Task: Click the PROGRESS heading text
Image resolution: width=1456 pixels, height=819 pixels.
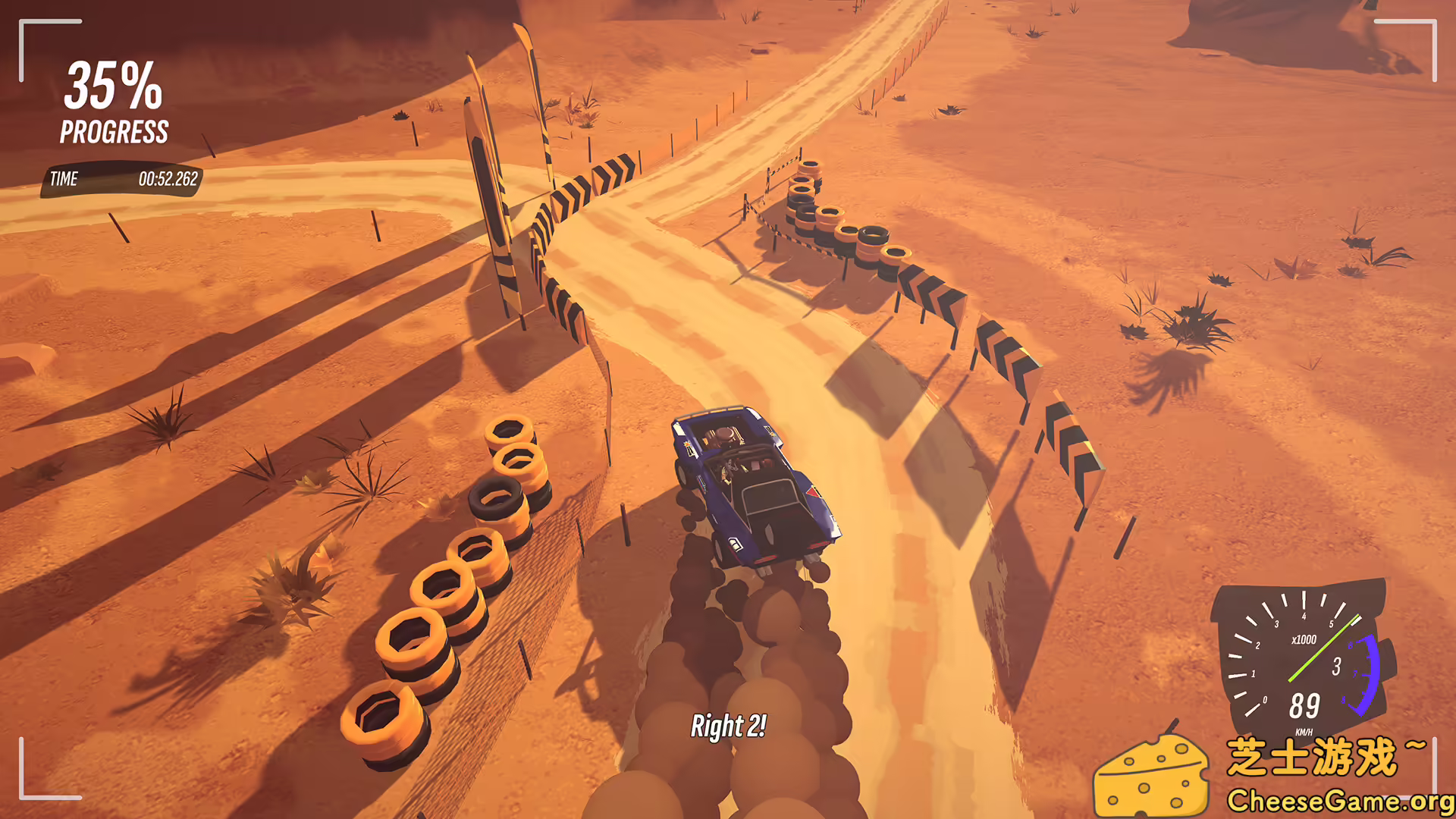Action: pyautogui.click(x=114, y=133)
